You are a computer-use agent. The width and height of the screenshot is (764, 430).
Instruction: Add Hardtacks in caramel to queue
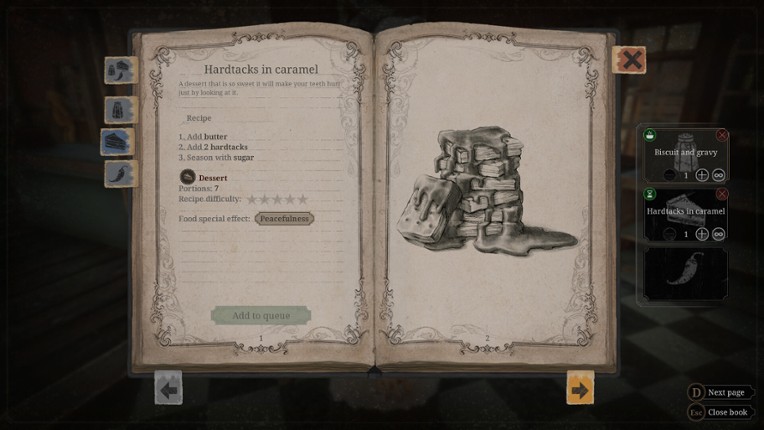[261, 316]
